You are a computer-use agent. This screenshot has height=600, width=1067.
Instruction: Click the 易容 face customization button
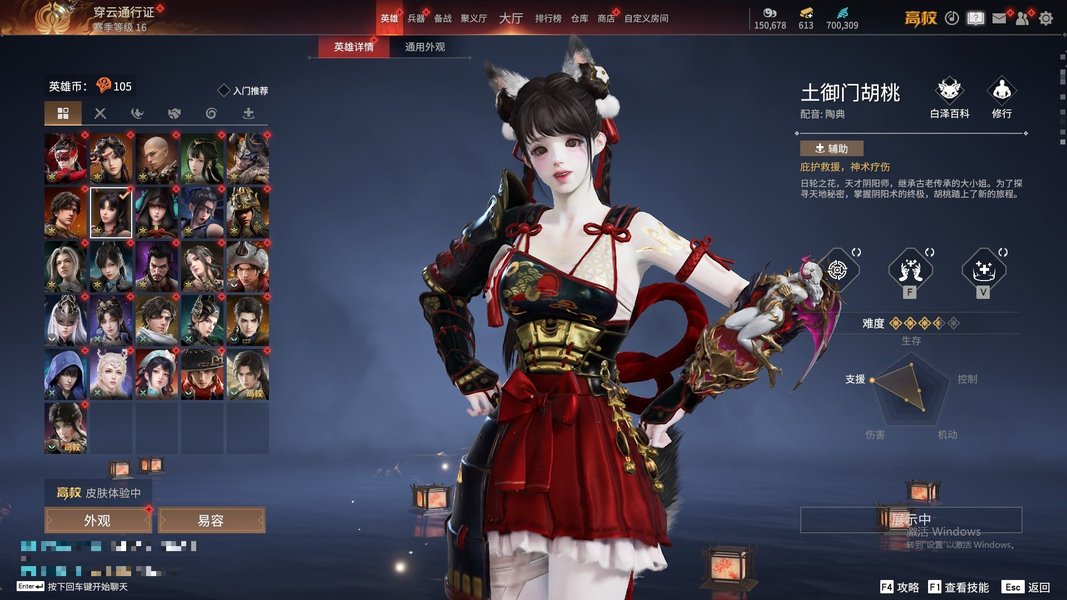[x=211, y=520]
